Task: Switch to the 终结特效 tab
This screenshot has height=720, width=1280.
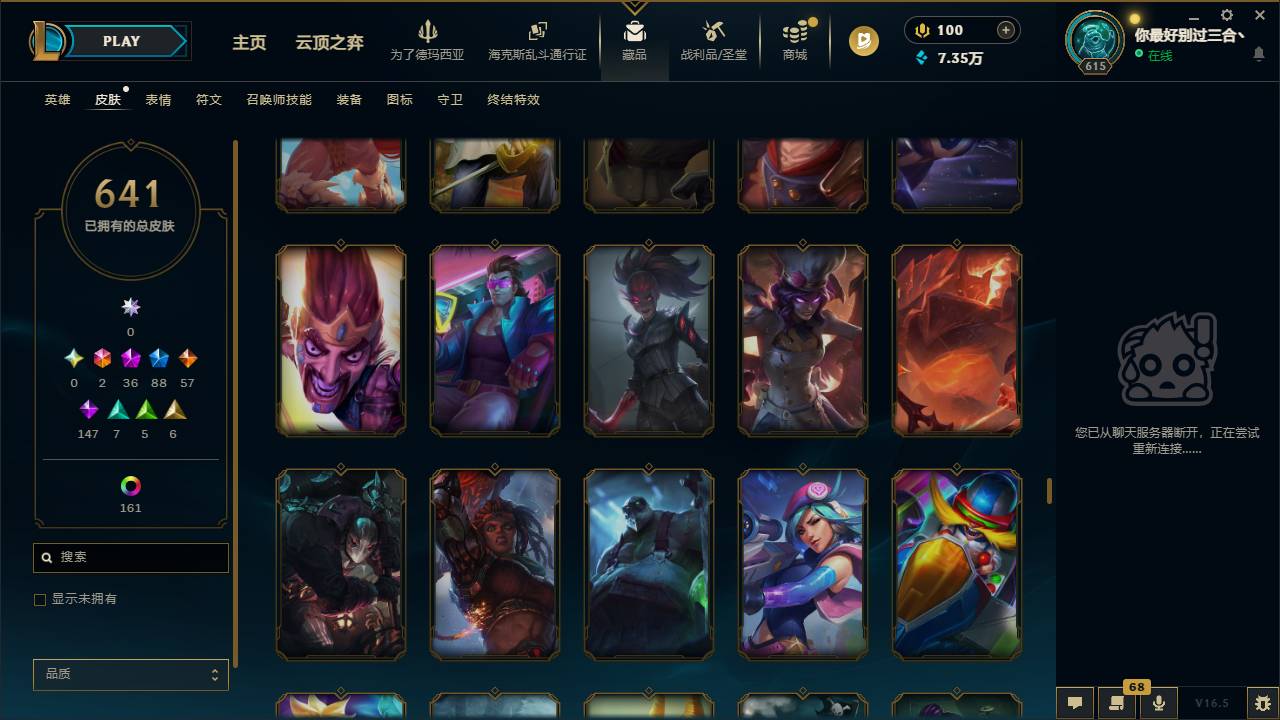Action: tap(512, 100)
